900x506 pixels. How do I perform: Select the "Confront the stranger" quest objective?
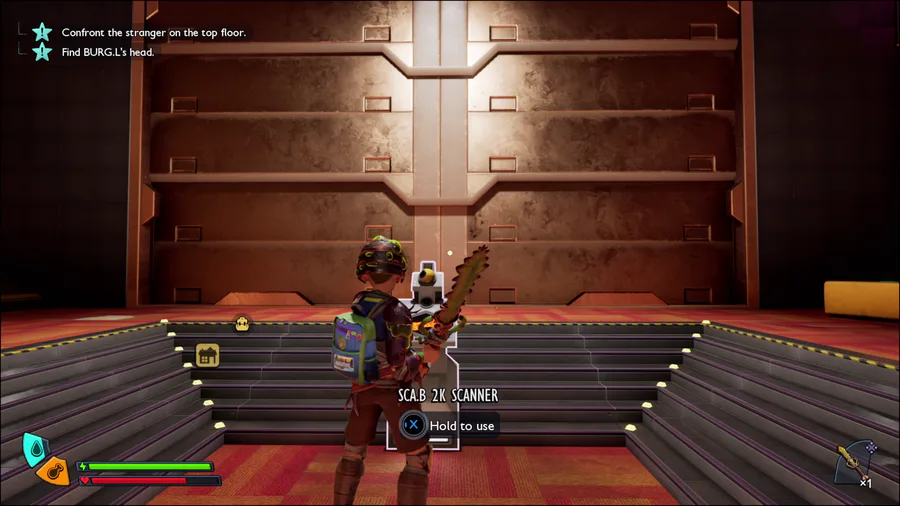coord(153,32)
